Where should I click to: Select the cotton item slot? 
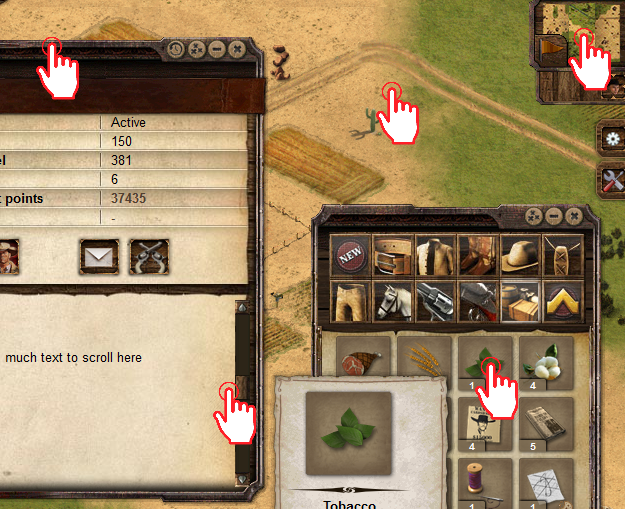coord(546,363)
